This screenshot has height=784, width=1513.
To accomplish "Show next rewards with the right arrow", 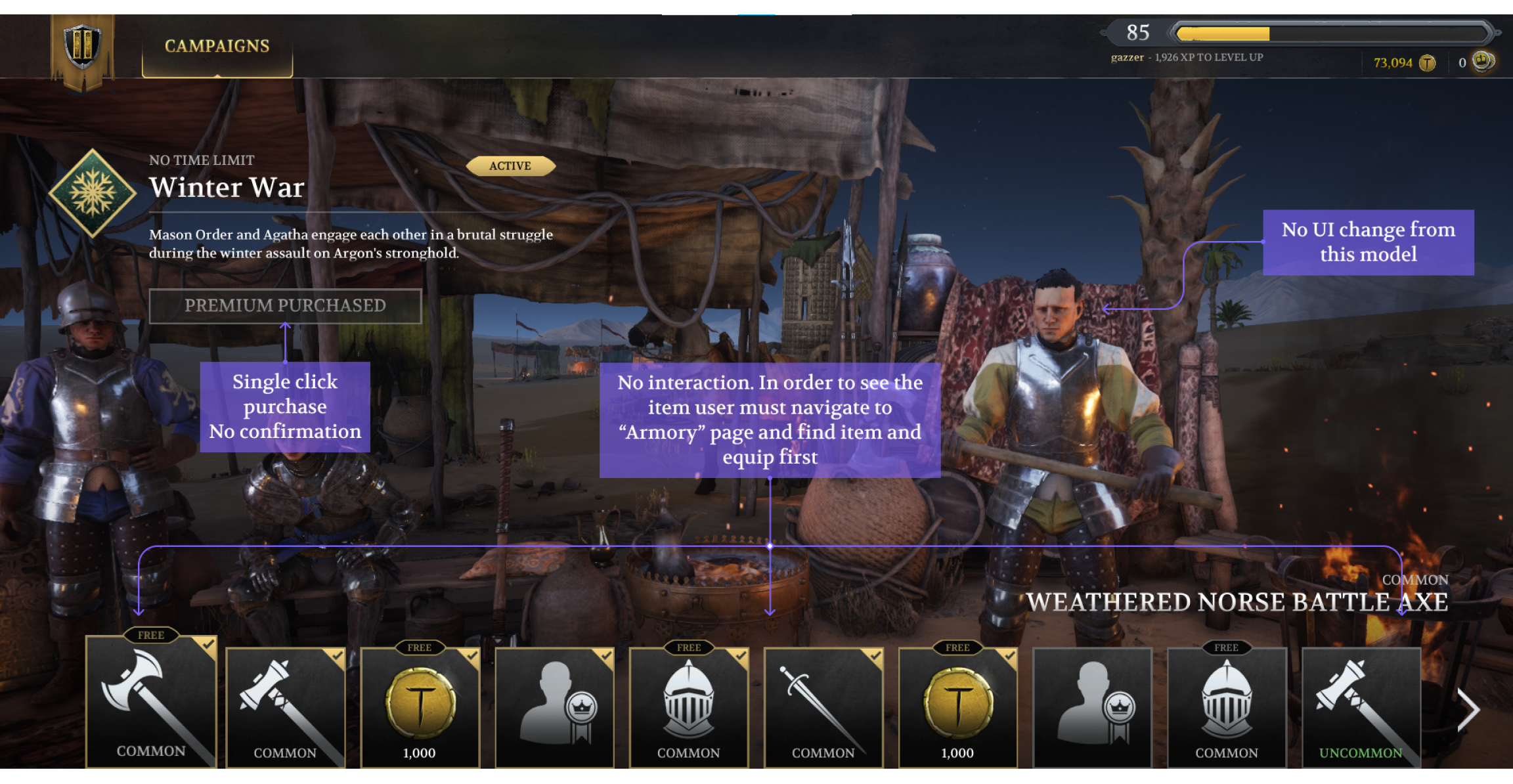I will coord(1468,709).
